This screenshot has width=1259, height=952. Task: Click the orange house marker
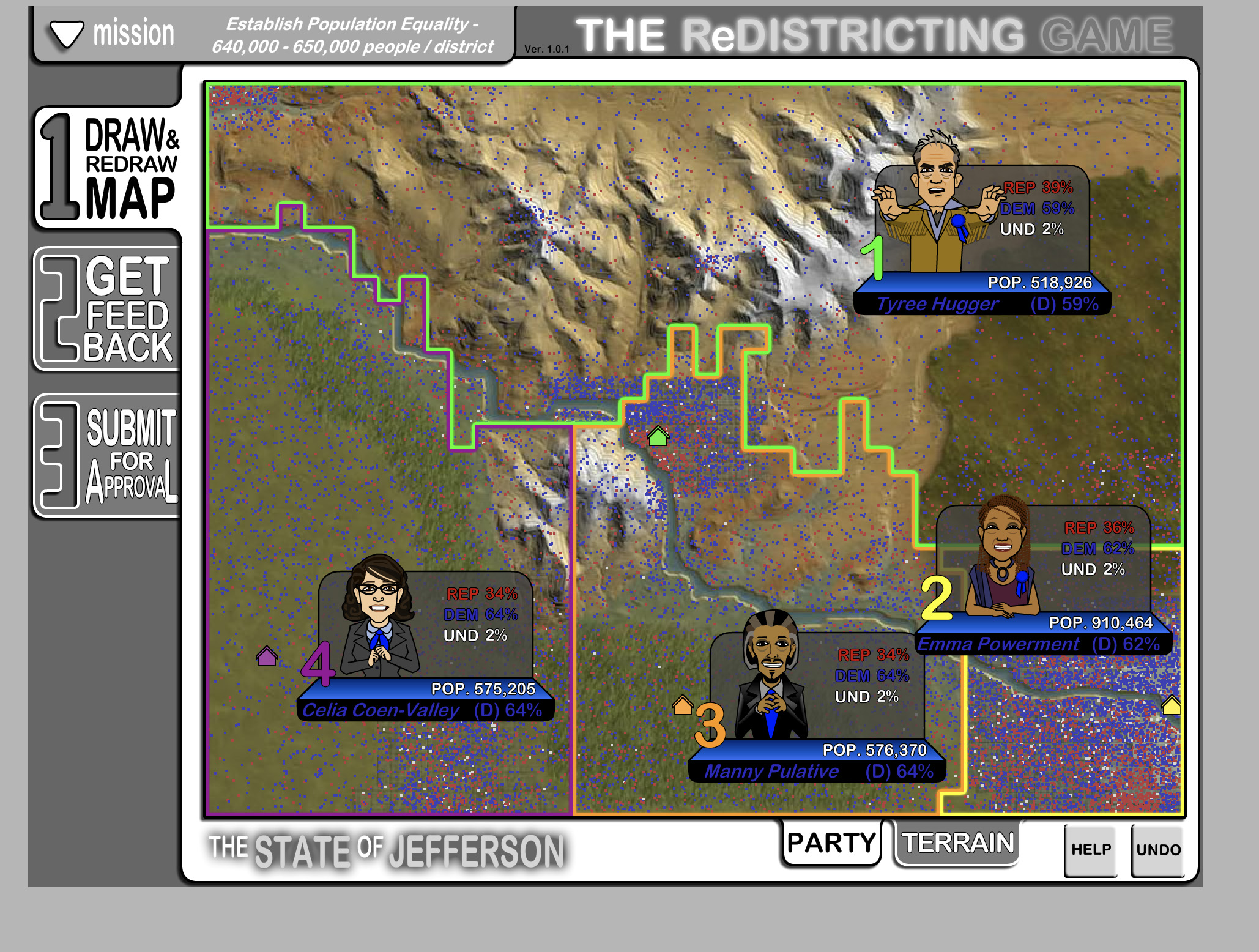[x=683, y=705]
